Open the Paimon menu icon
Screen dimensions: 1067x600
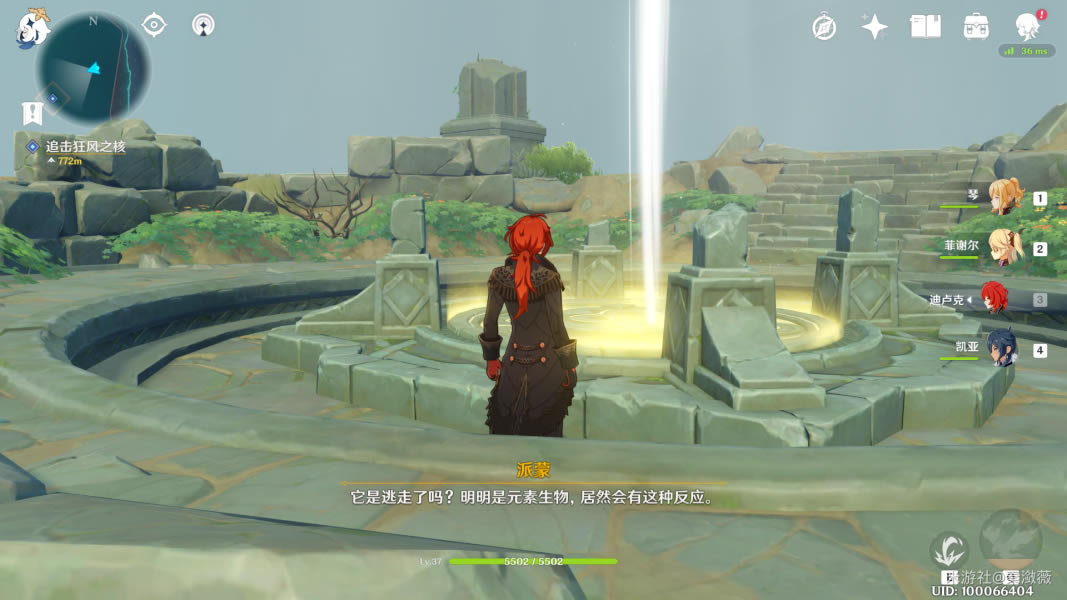pos(32,28)
